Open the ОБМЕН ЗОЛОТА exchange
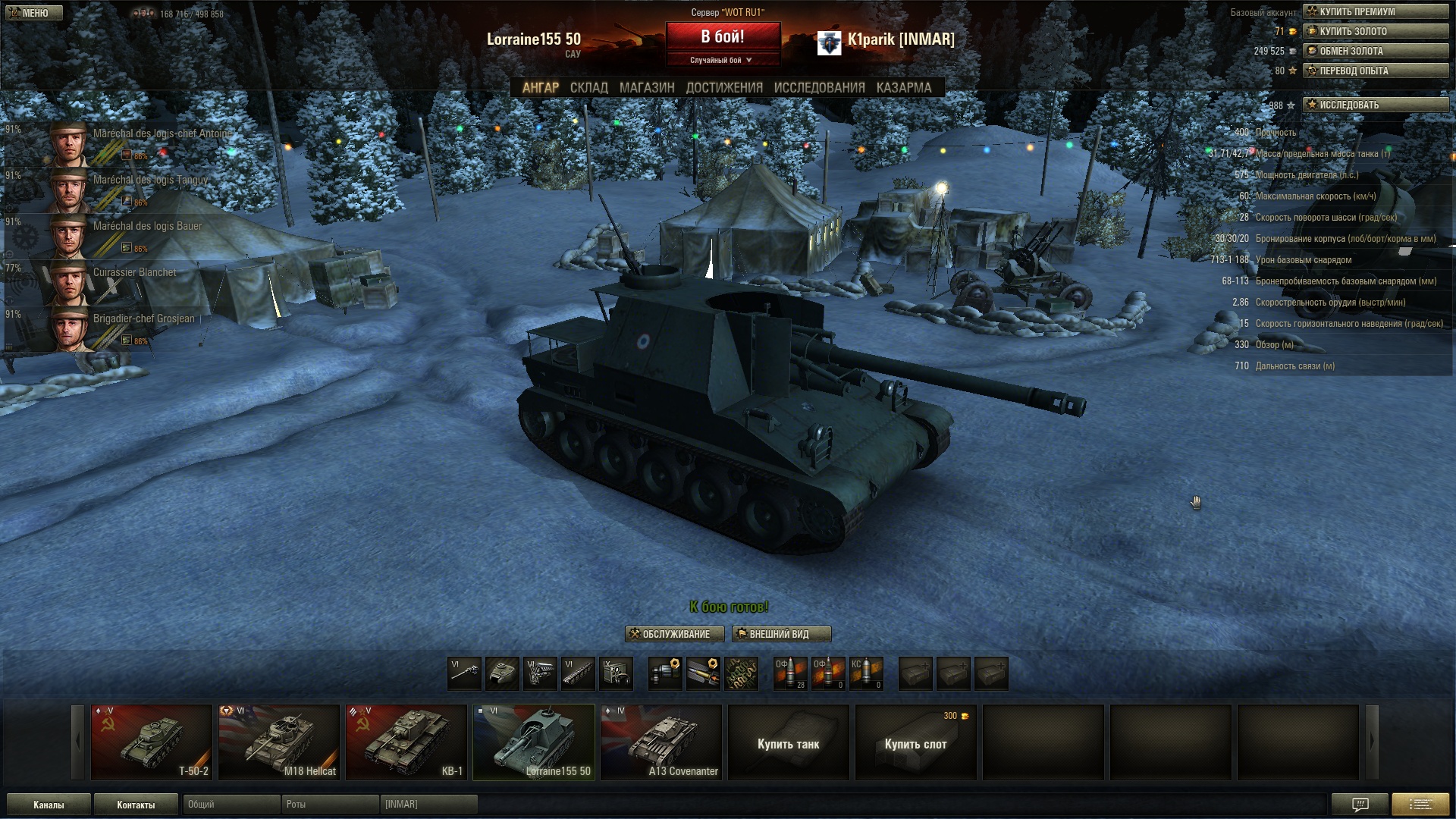Screen dimensions: 1456x819 coord(1375,51)
